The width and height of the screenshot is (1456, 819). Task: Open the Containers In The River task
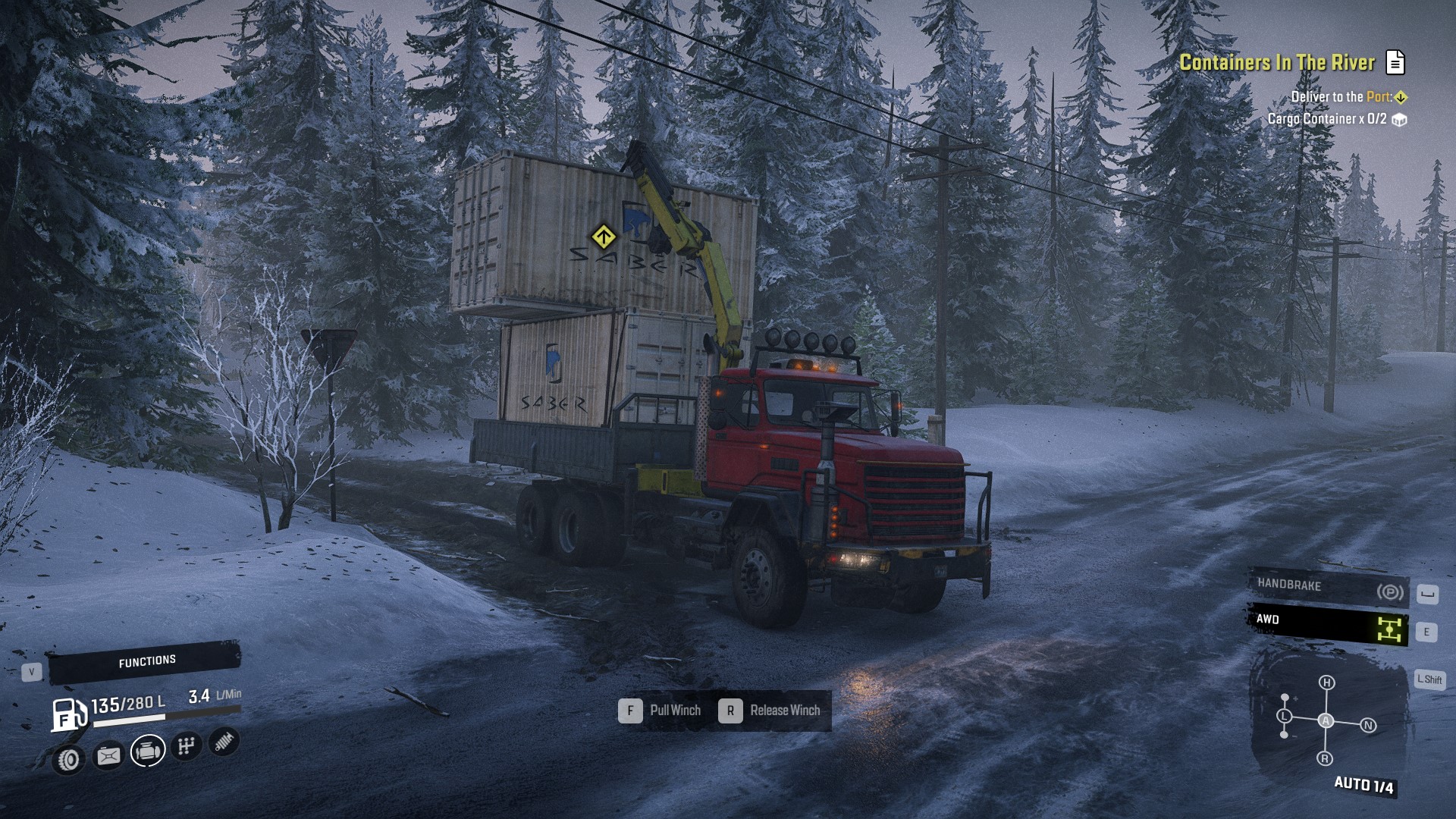[x=1276, y=62]
